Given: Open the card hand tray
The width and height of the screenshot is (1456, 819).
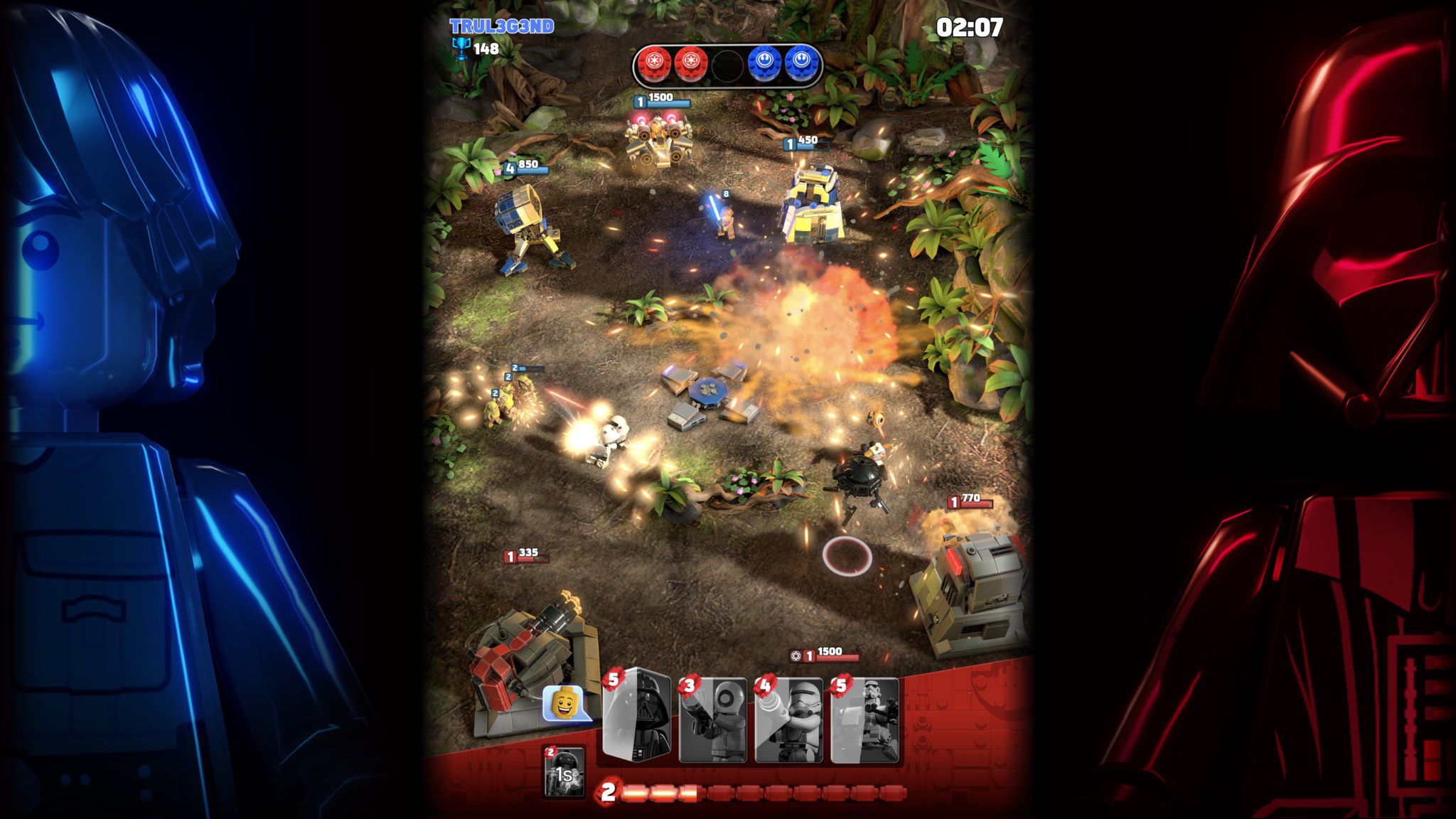Looking at the screenshot, I should coord(750,714).
